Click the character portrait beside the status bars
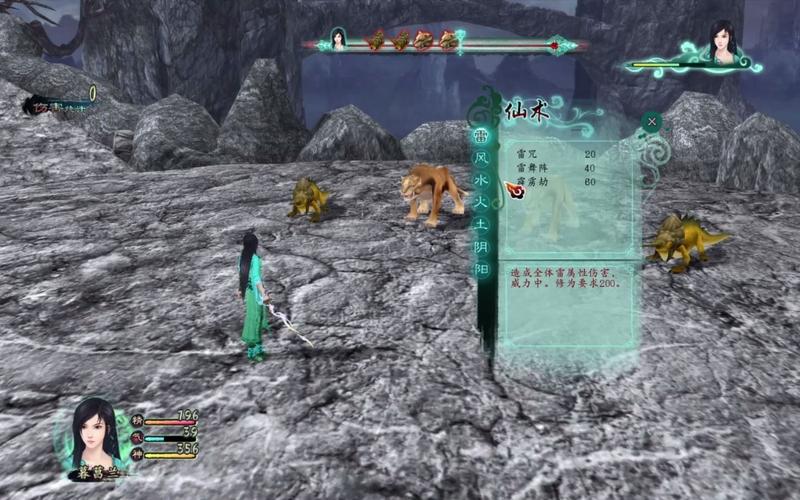 tap(98, 434)
